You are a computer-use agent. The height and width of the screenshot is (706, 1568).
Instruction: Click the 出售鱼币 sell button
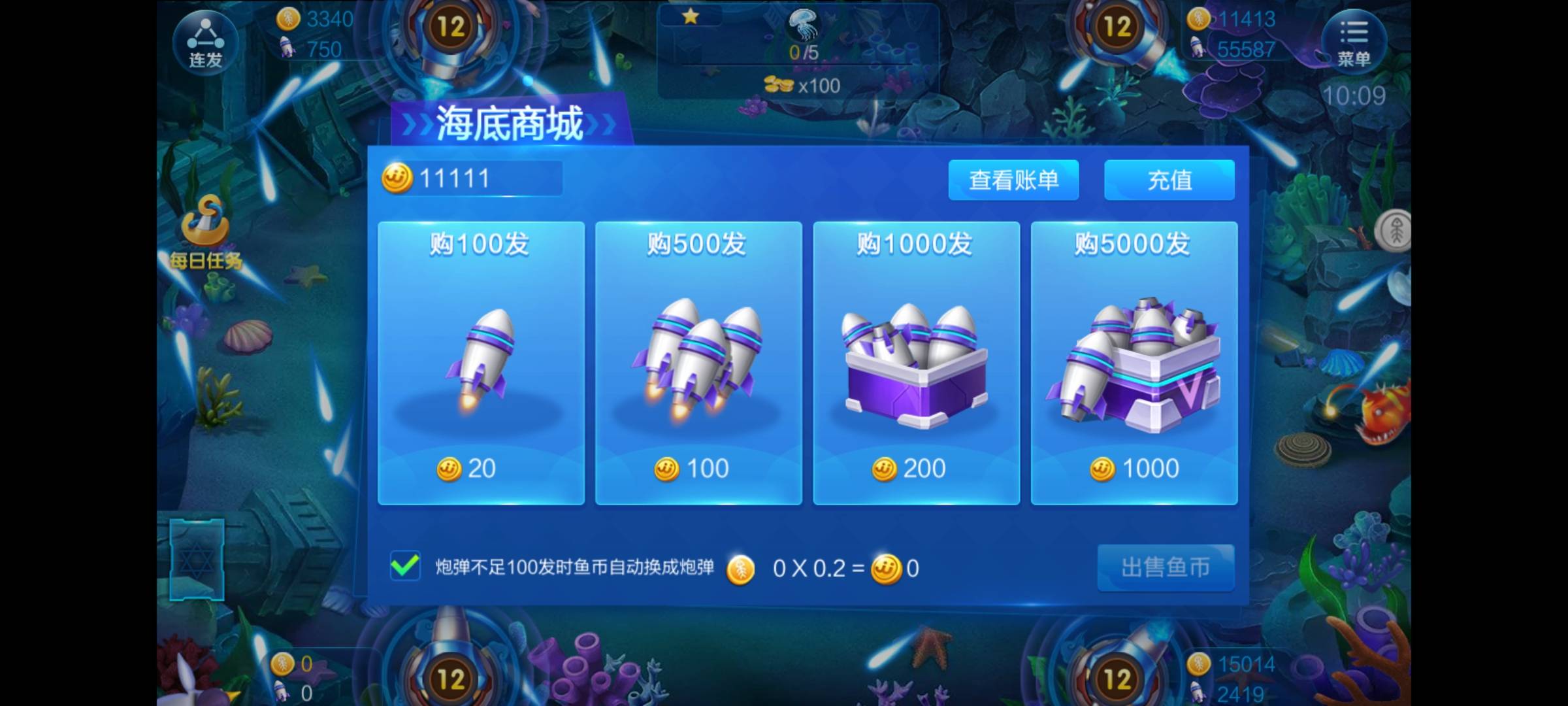[1166, 567]
